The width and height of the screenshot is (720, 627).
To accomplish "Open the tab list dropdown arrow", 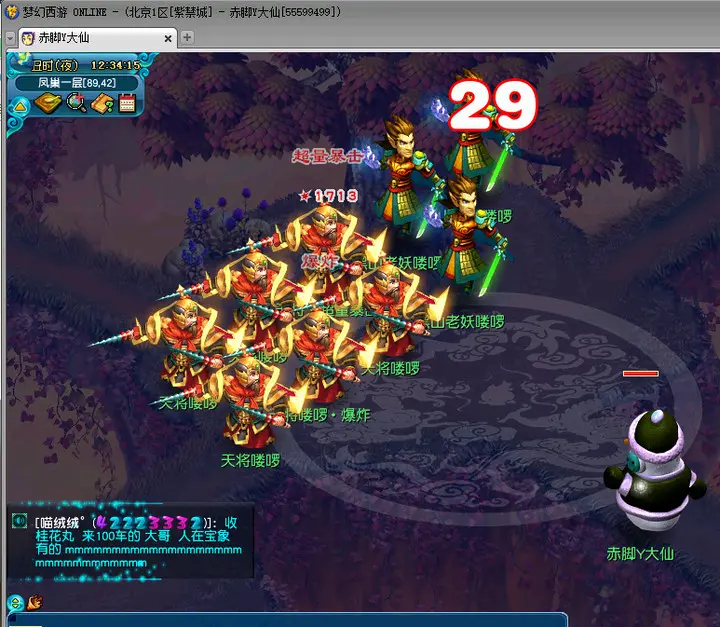I will click(x=9, y=38).
